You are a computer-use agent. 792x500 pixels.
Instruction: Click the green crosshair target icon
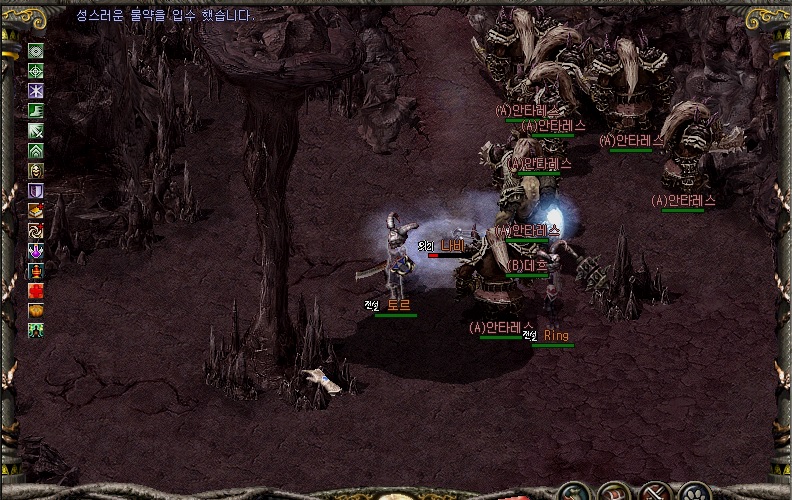coord(36,71)
